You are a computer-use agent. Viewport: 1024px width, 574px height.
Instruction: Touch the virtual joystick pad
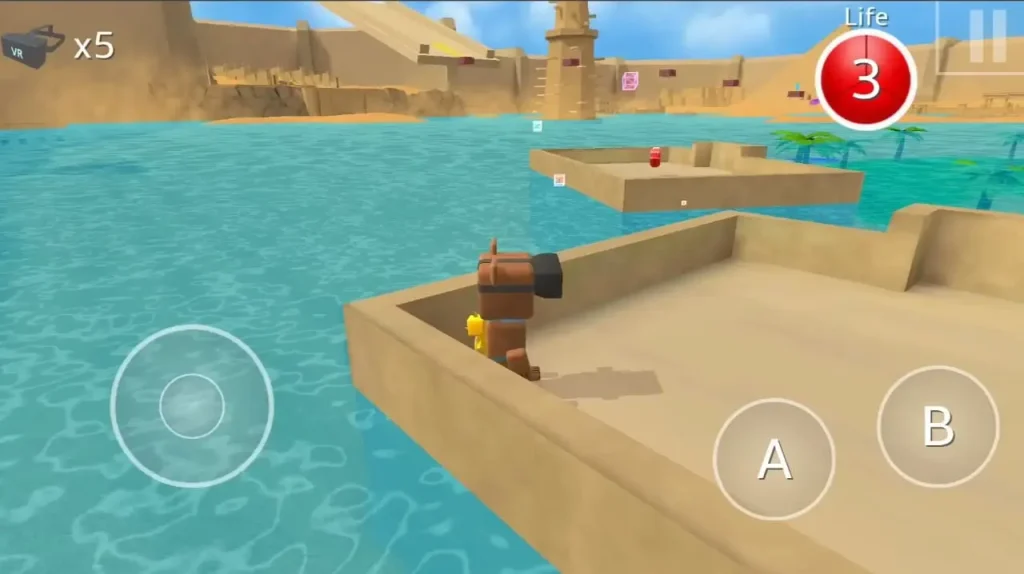click(x=192, y=406)
